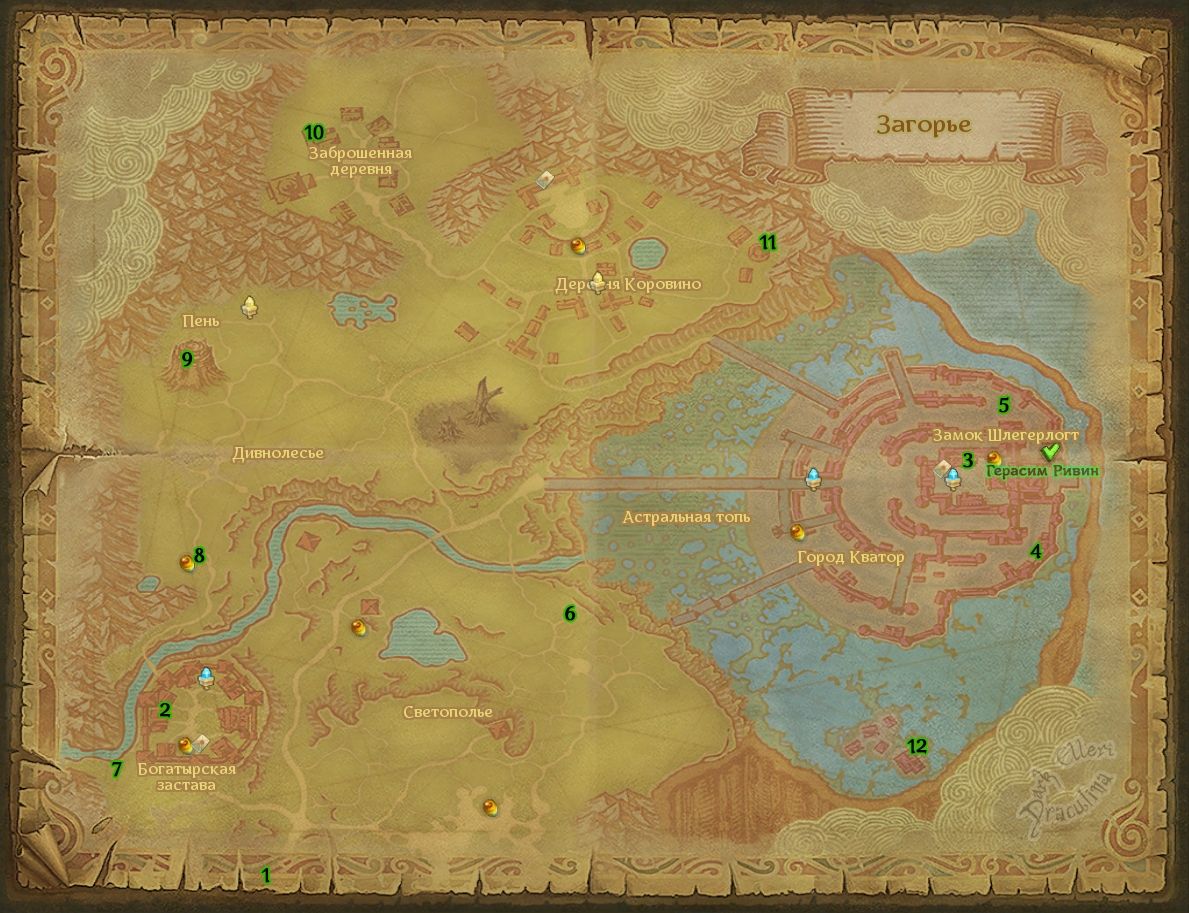Screen dimensions: 1189x913
Task: Click the green checkmark above Герасим Ривин
Action: click(1050, 453)
